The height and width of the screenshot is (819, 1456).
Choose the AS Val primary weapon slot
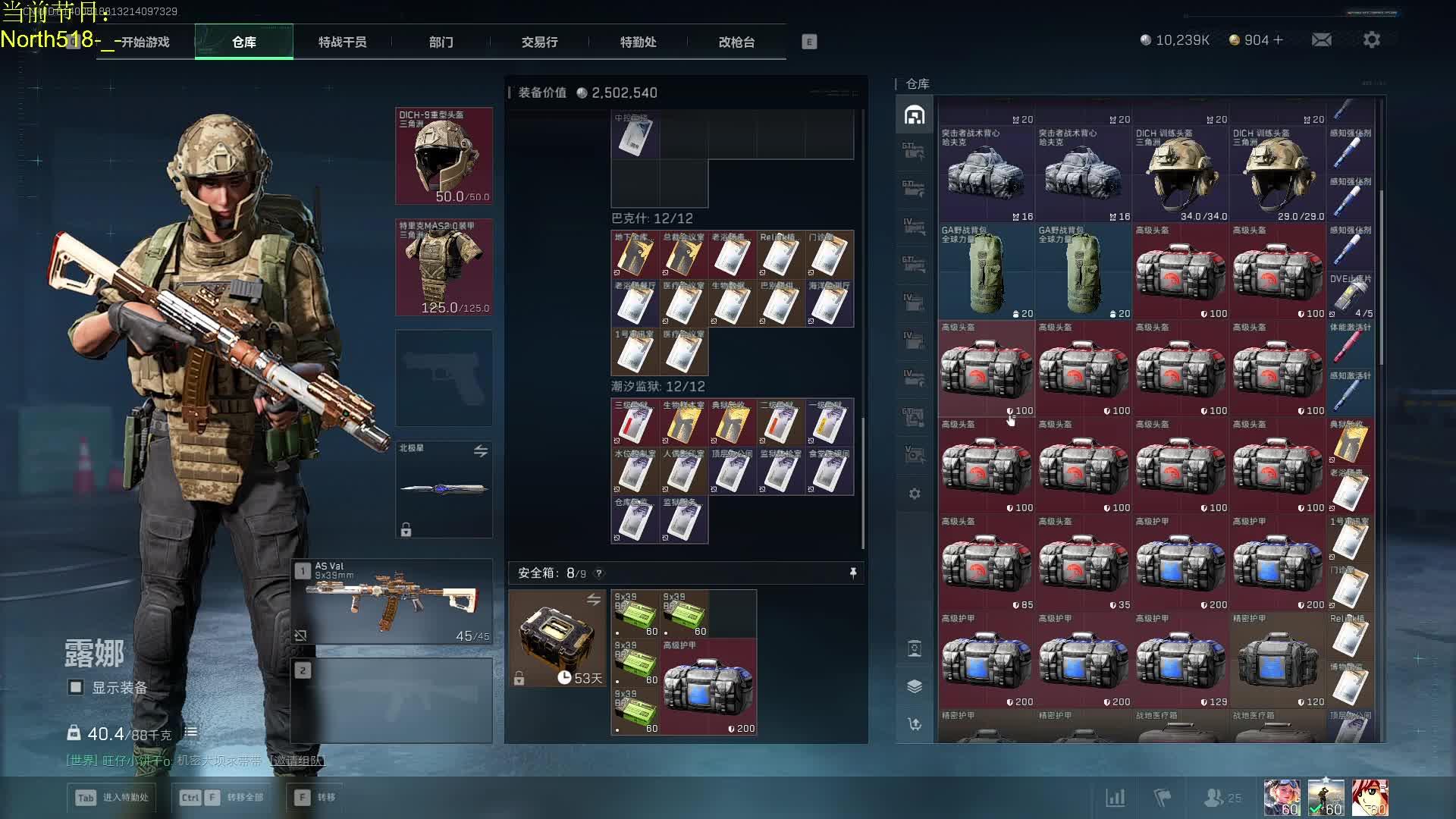pyautogui.click(x=393, y=602)
